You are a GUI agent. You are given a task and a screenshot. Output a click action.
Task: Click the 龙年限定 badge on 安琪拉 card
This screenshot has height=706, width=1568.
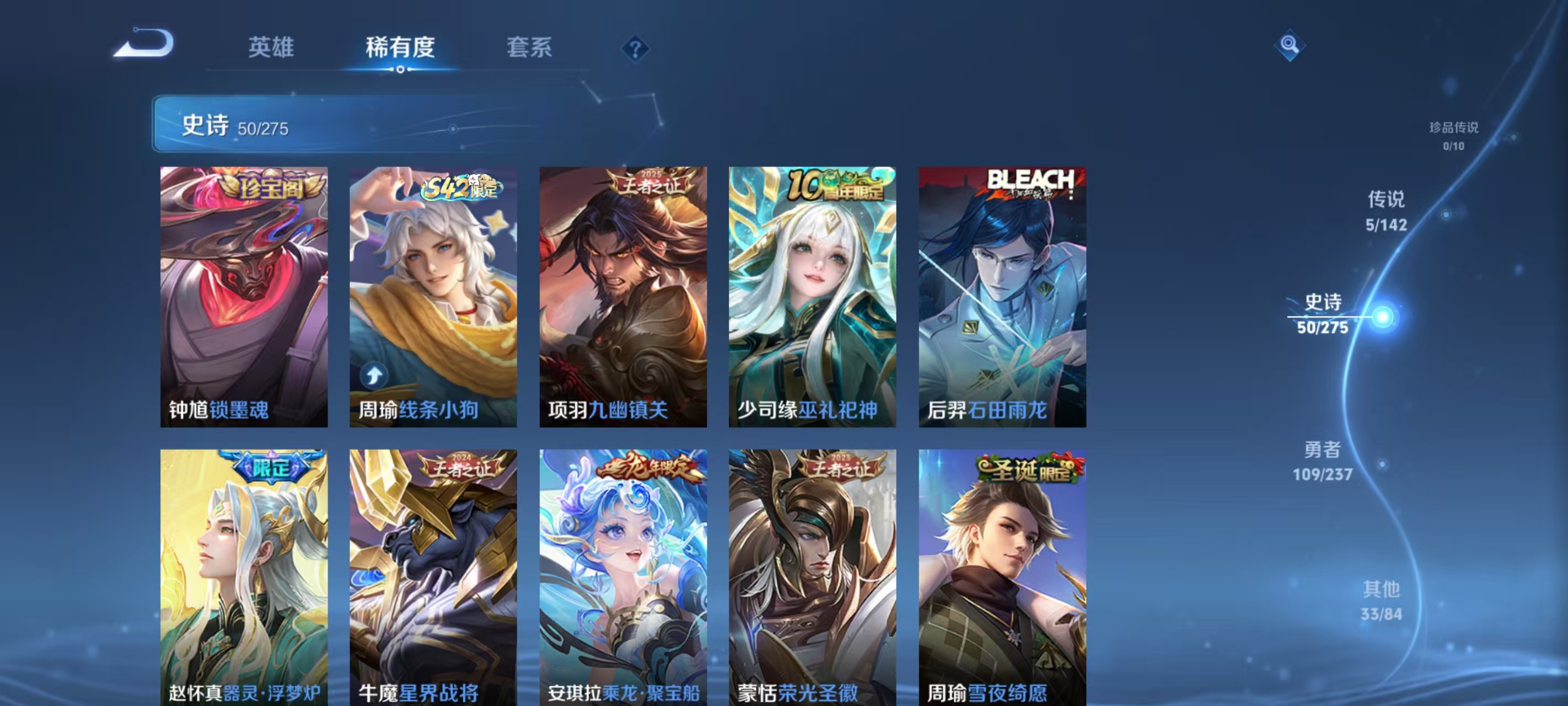click(x=650, y=467)
